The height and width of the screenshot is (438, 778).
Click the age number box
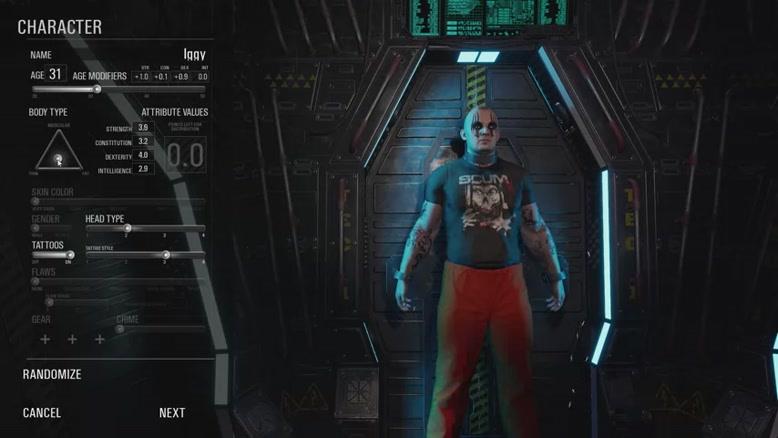[55, 74]
